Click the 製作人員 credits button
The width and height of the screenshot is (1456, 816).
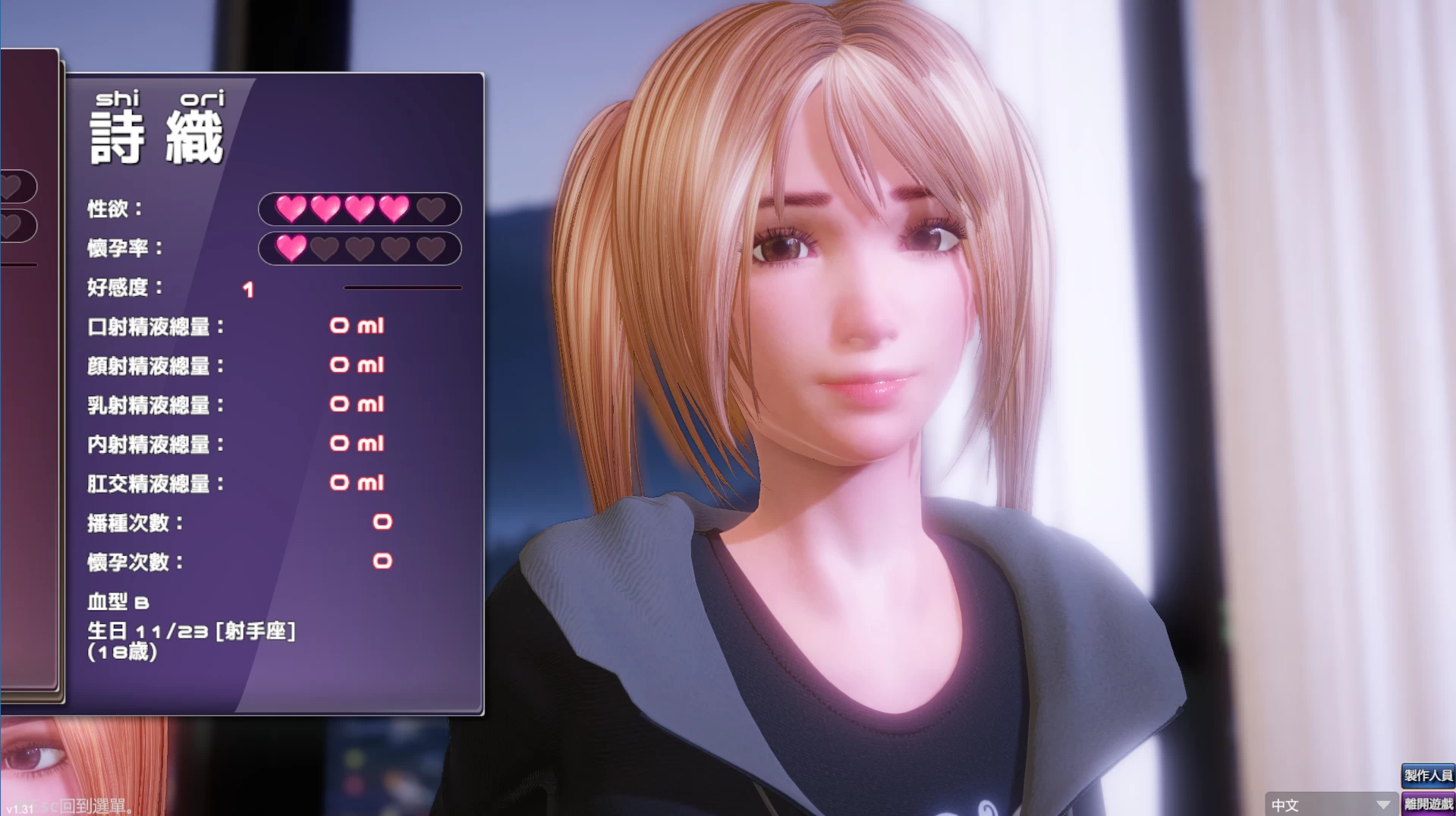point(1430,776)
